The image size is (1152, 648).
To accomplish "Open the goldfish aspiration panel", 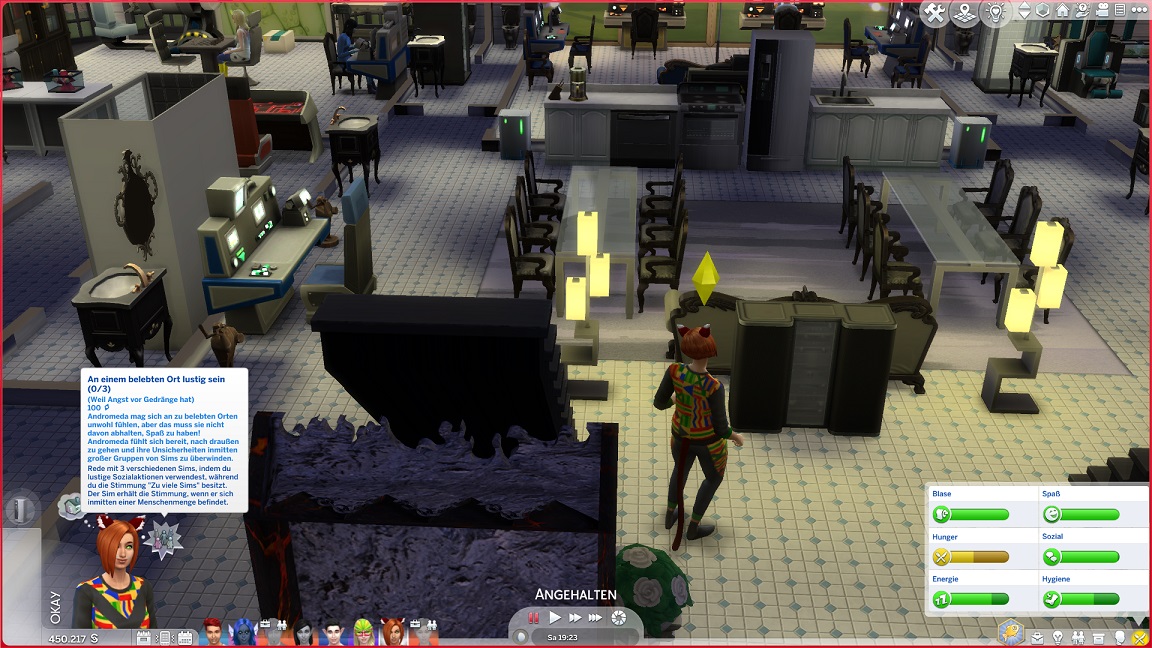I will [x=1011, y=634].
